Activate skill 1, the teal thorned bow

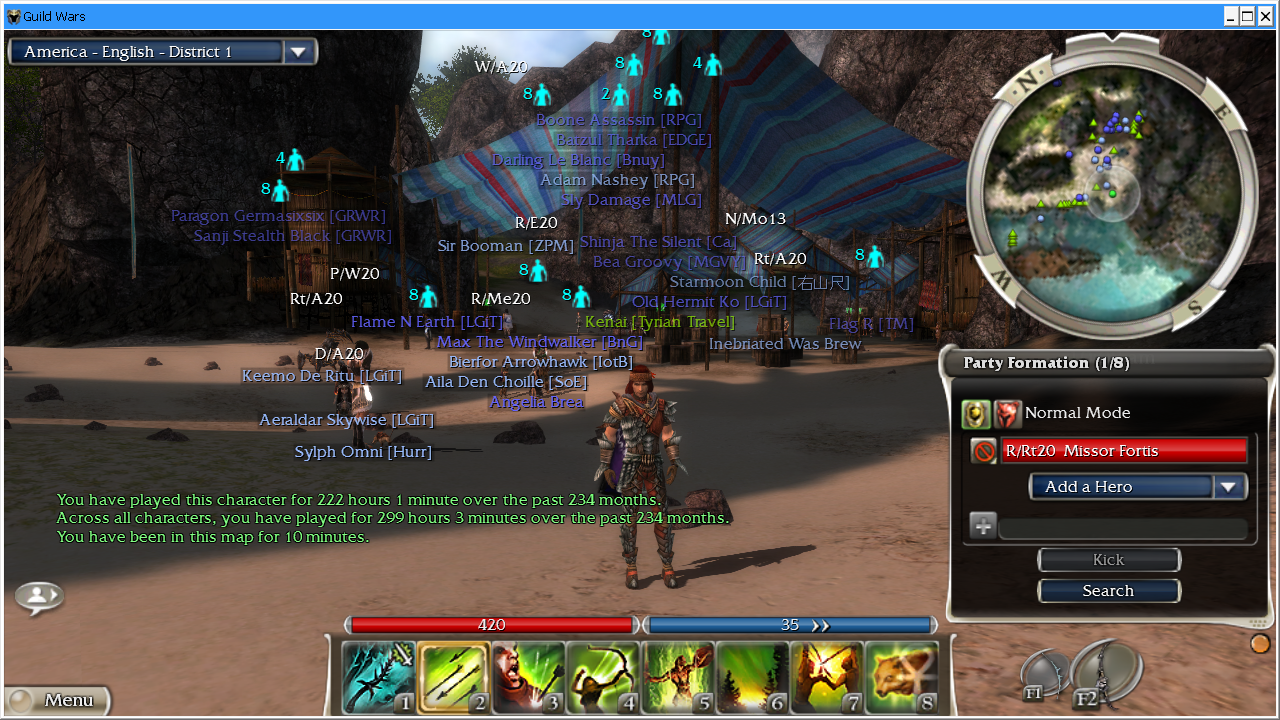pyautogui.click(x=378, y=677)
